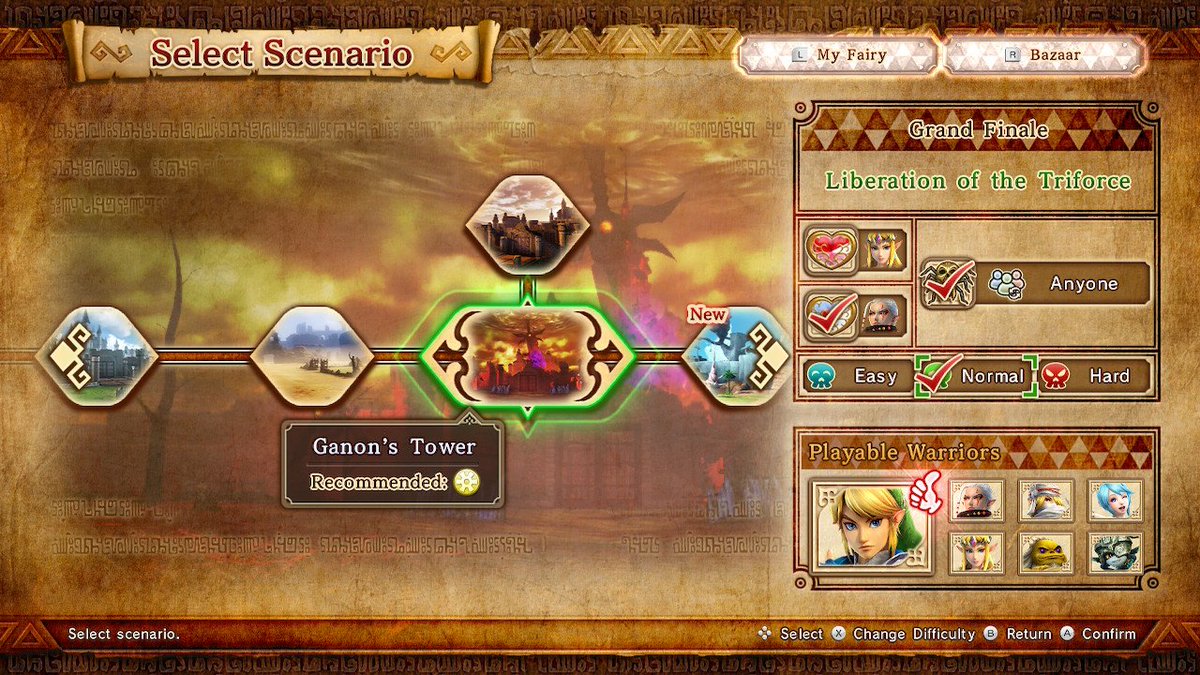Select the Ganon's Tower scenario tile
The height and width of the screenshot is (675, 1200).
[527, 357]
